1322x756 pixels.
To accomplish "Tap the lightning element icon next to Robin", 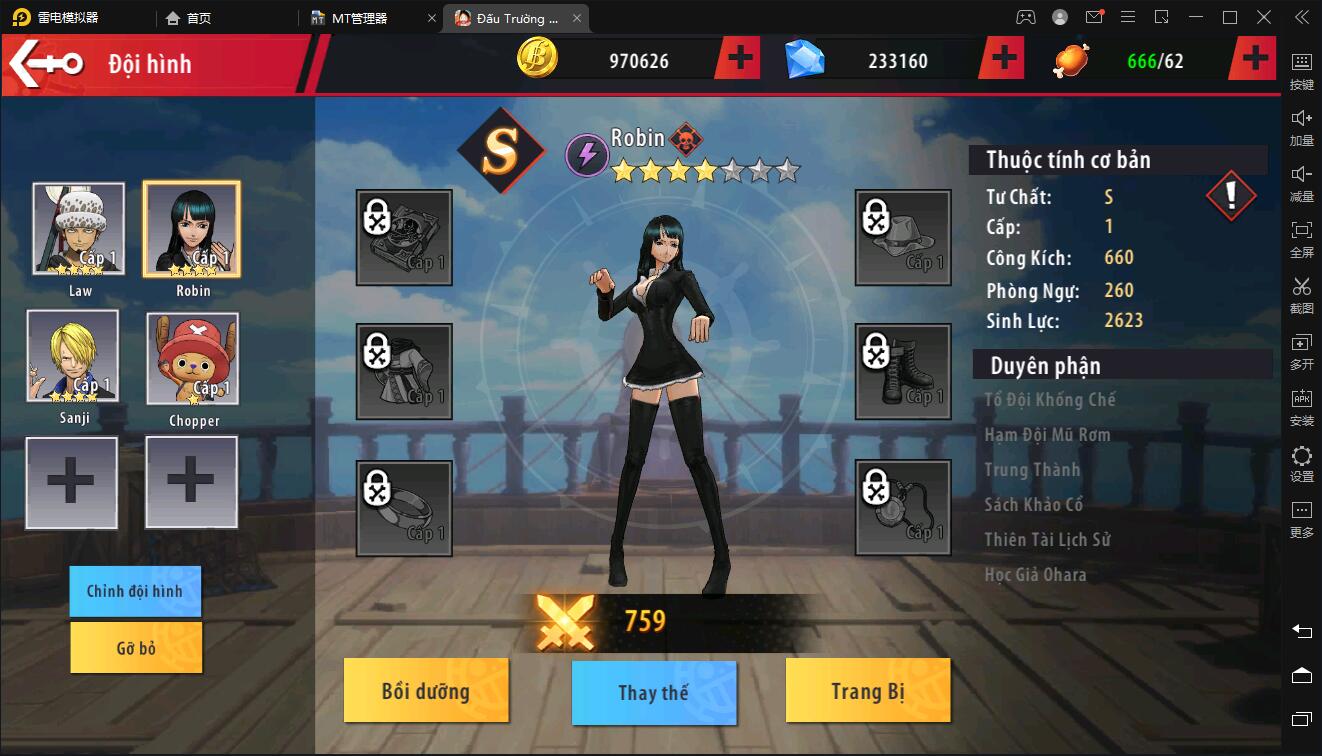I will [x=587, y=152].
